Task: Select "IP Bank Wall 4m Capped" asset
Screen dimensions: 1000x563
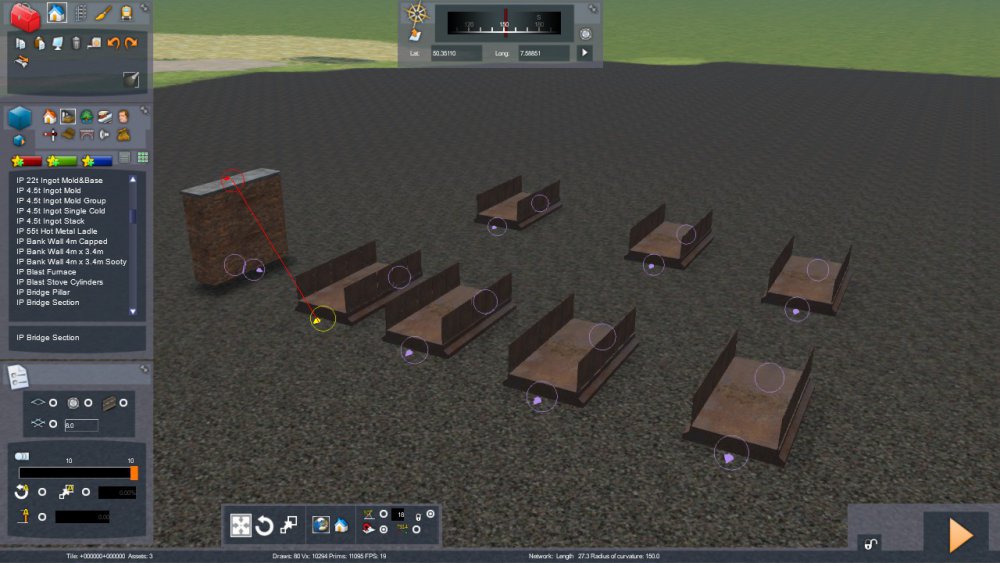Action: [x=61, y=241]
